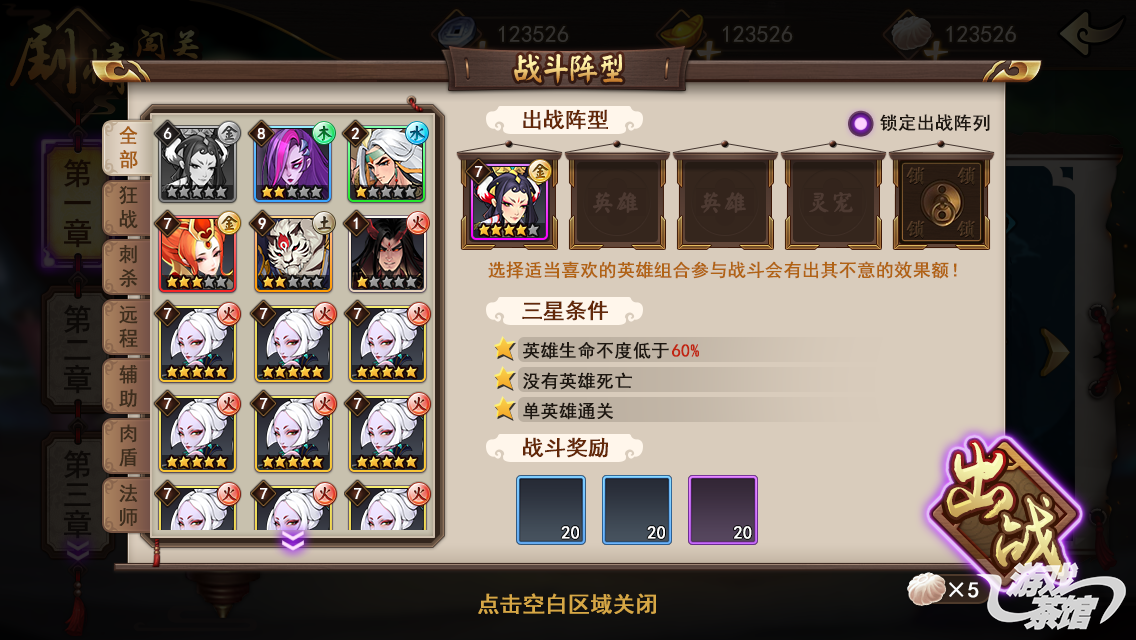Select the white tiger level 9 hero
Viewport: 1136px width, 640px height.
(293, 252)
